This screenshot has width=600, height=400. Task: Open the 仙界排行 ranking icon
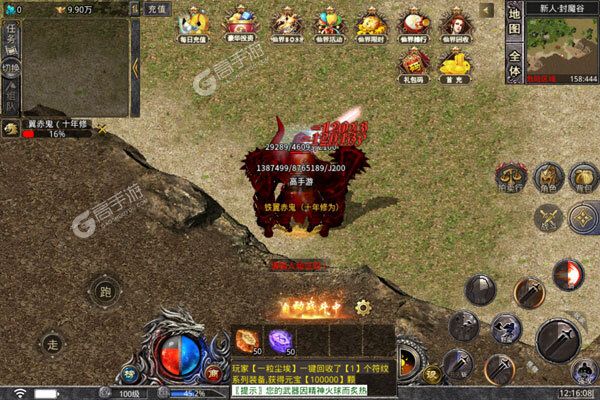point(415,26)
